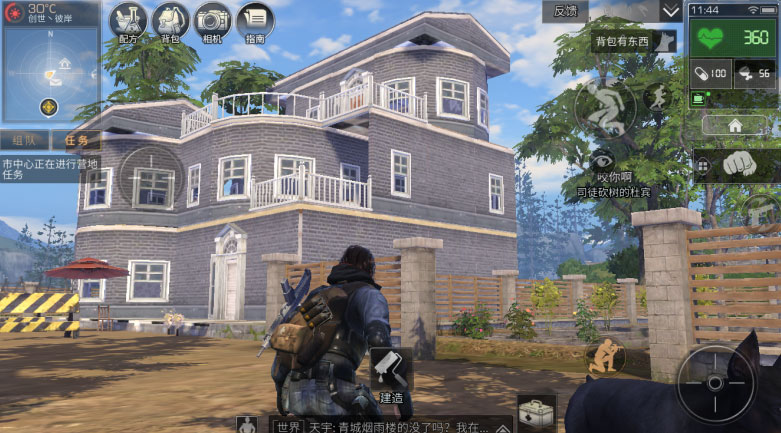Tap the dog's 背包有东西 notice

click(634, 42)
